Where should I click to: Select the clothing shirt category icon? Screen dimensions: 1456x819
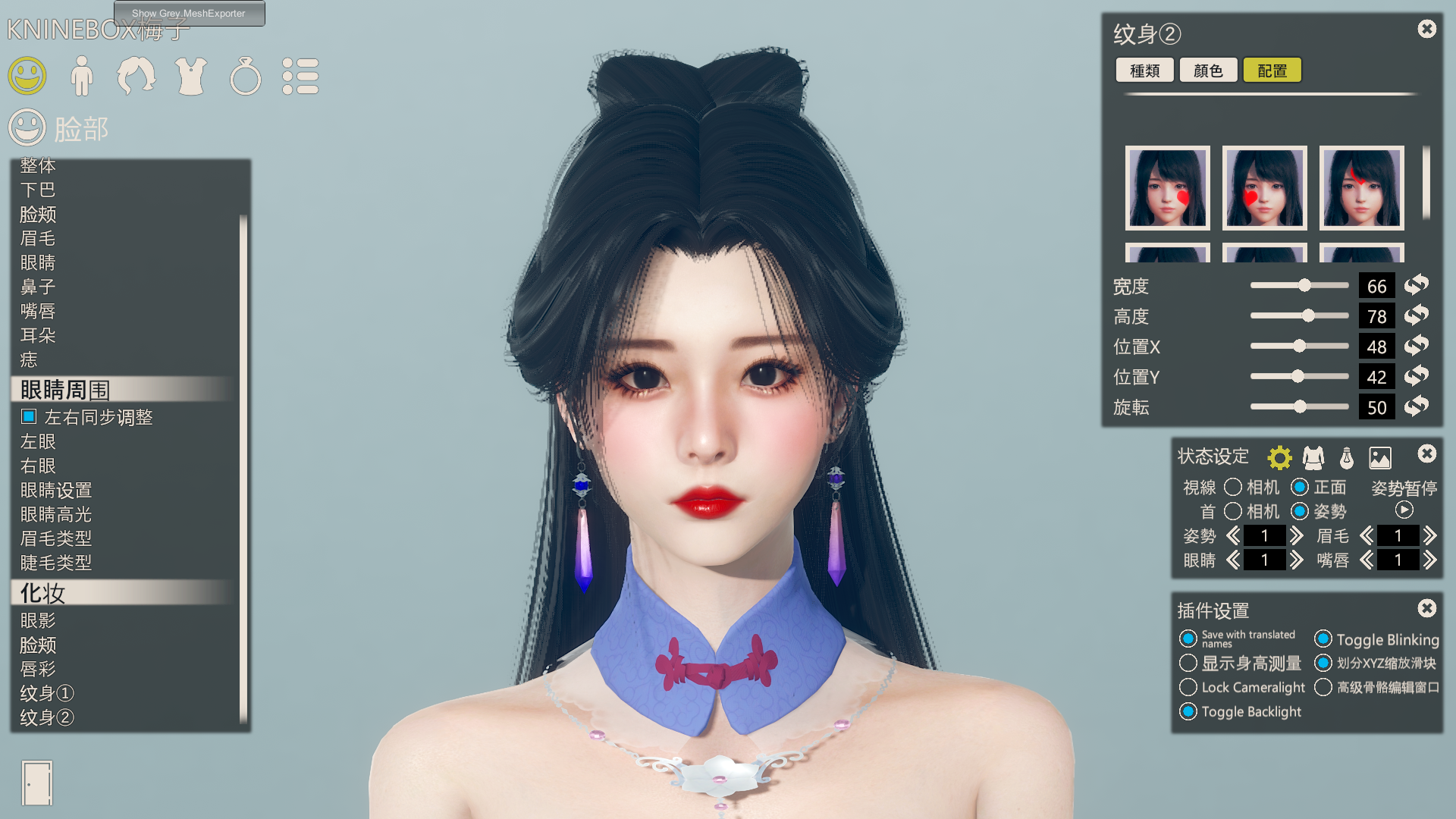(x=191, y=77)
